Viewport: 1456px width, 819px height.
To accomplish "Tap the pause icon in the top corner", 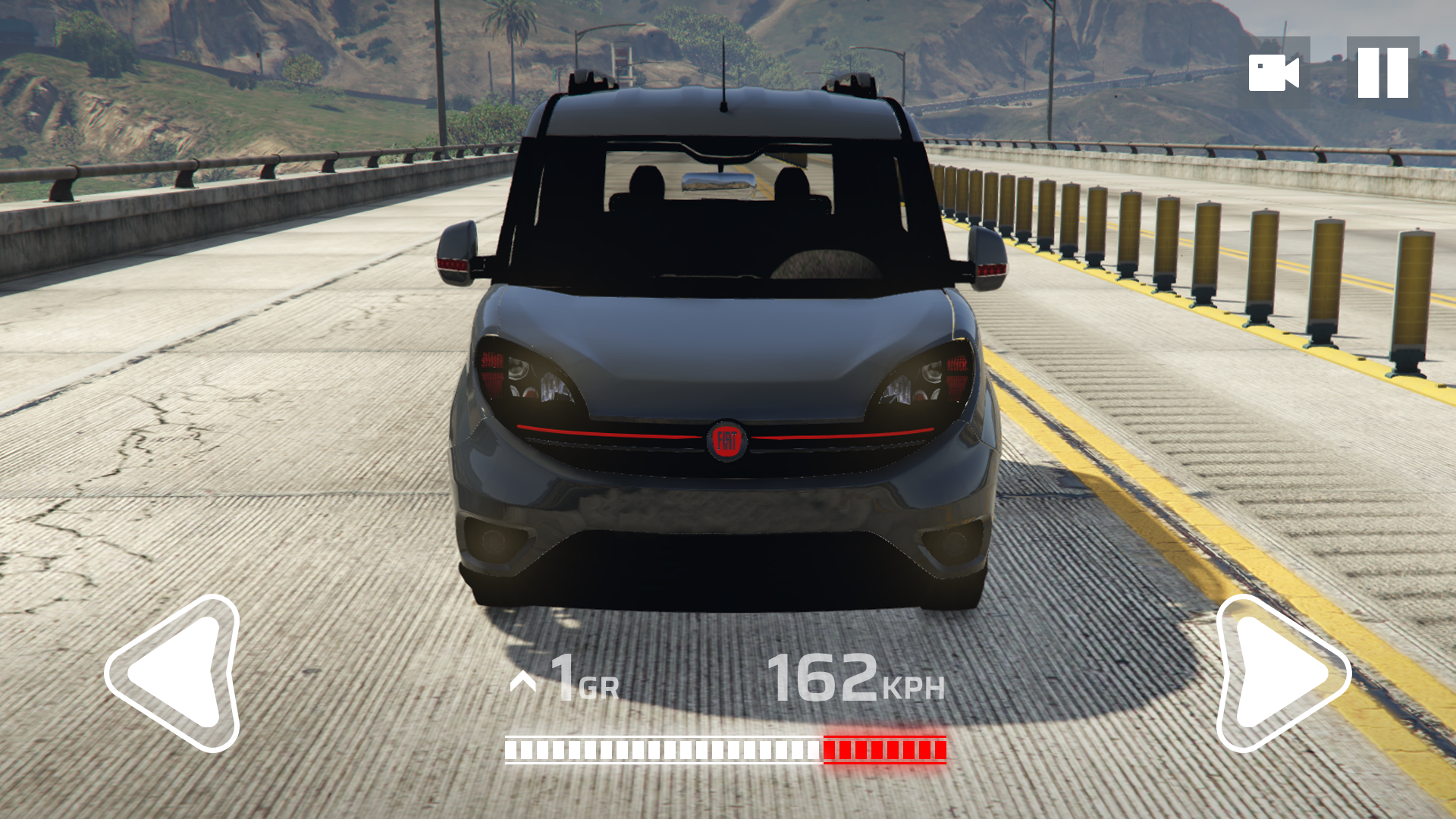I will pyautogui.click(x=1385, y=72).
